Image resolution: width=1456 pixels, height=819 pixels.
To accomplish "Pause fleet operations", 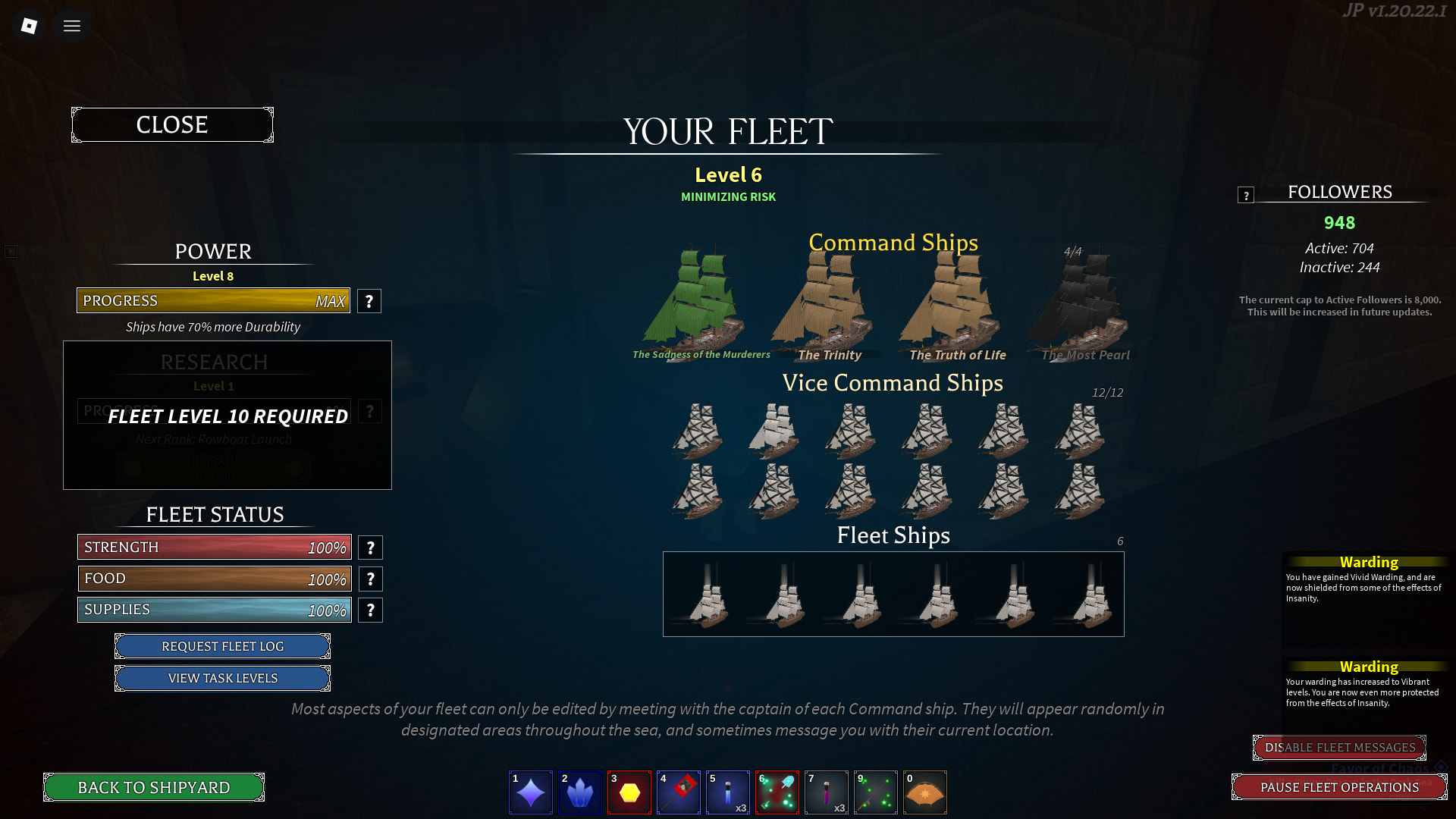I will pos(1339,787).
